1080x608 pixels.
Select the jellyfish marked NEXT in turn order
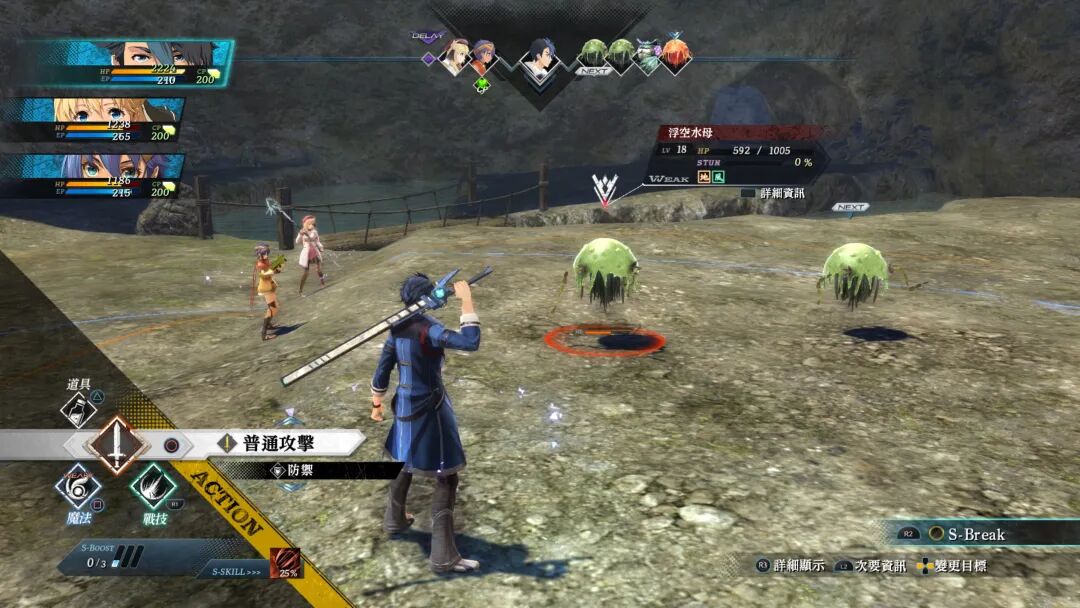(593, 55)
